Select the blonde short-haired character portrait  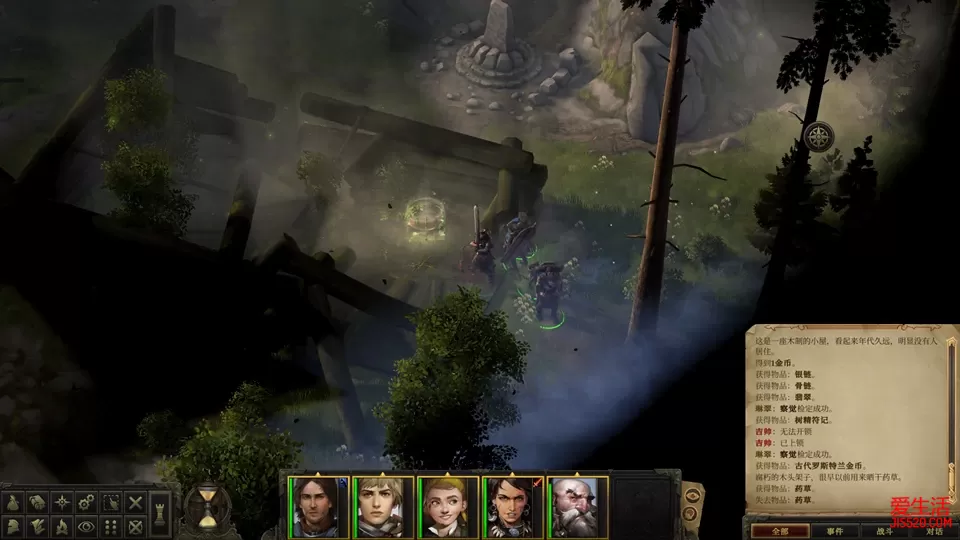pyautogui.click(x=383, y=506)
